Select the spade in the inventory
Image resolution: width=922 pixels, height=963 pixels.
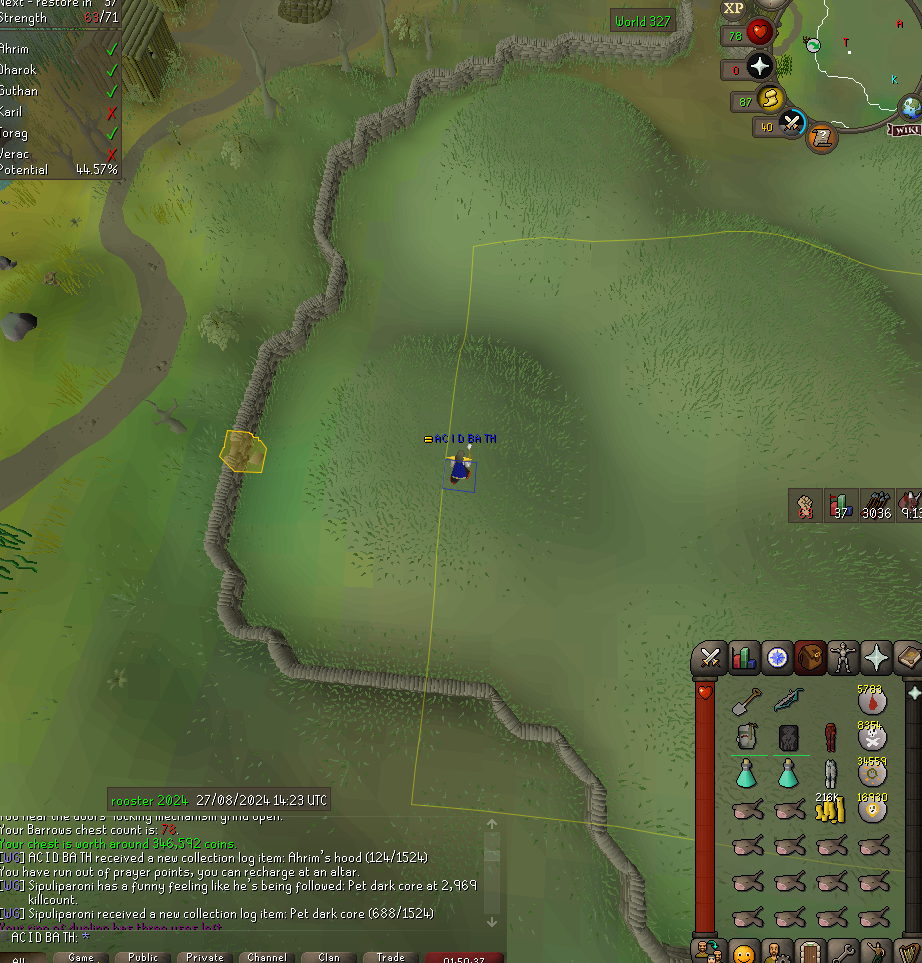[x=746, y=703]
